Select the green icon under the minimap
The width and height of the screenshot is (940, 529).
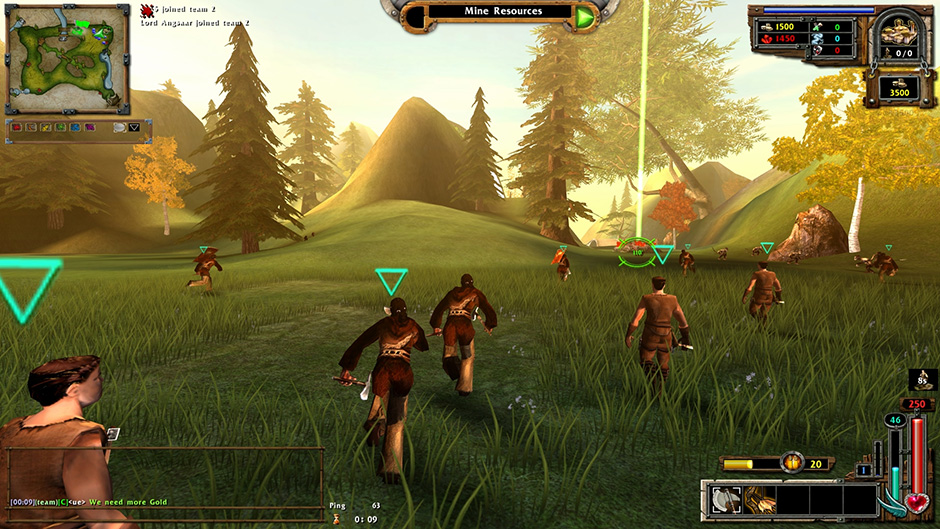pos(61,128)
